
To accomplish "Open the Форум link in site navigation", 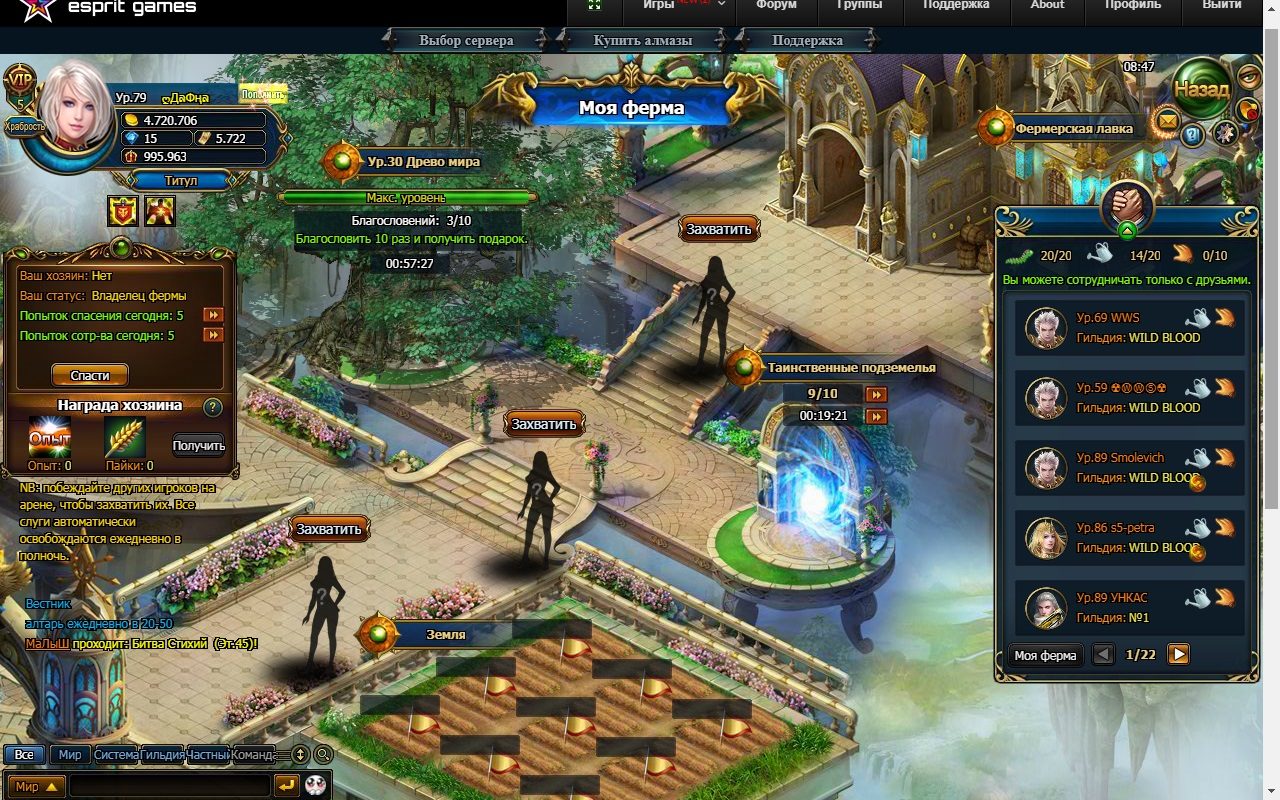I will [x=776, y=6].
